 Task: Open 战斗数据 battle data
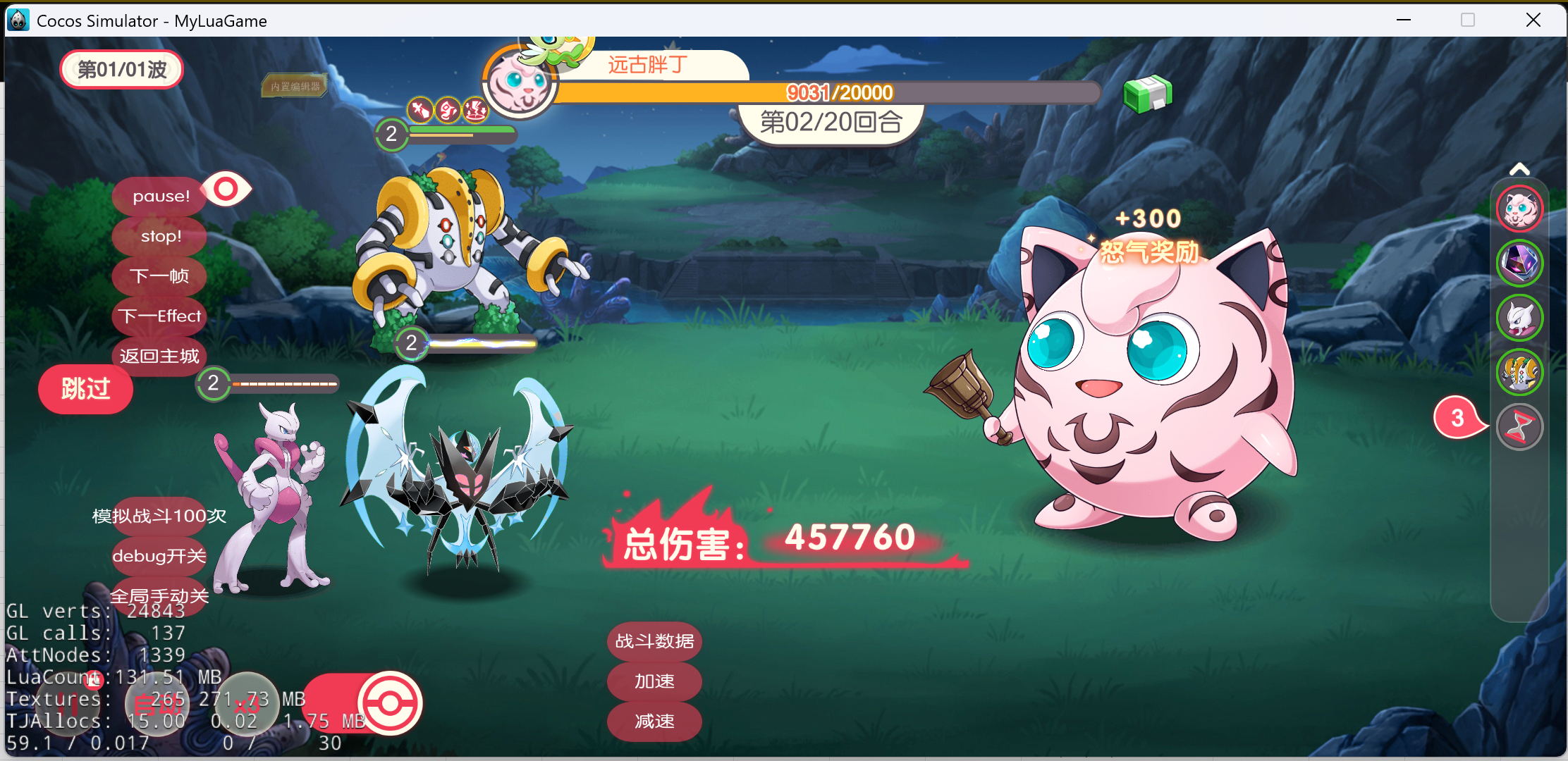[x=654, y=641]
